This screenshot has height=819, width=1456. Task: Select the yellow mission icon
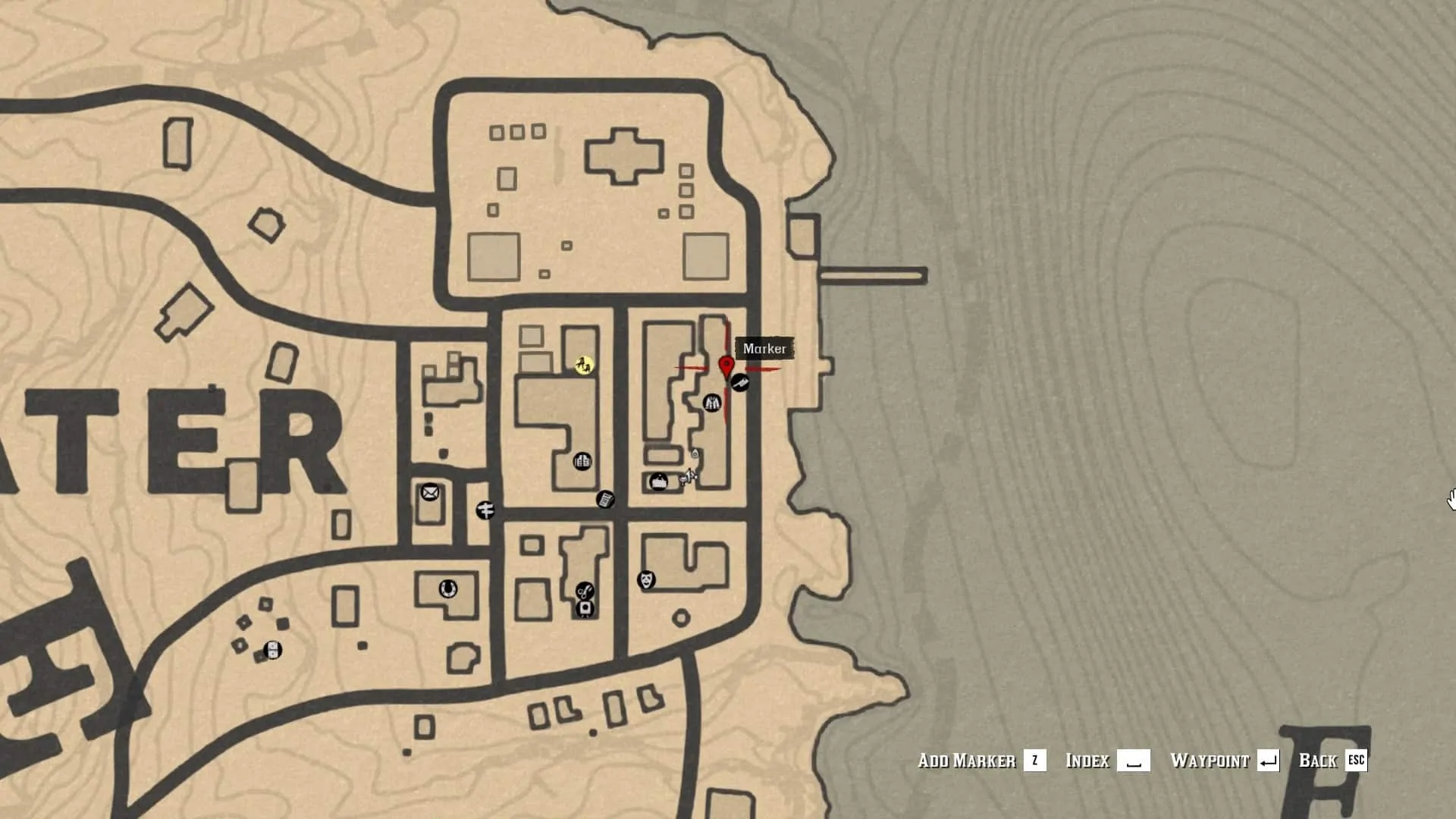pos(584,366)
